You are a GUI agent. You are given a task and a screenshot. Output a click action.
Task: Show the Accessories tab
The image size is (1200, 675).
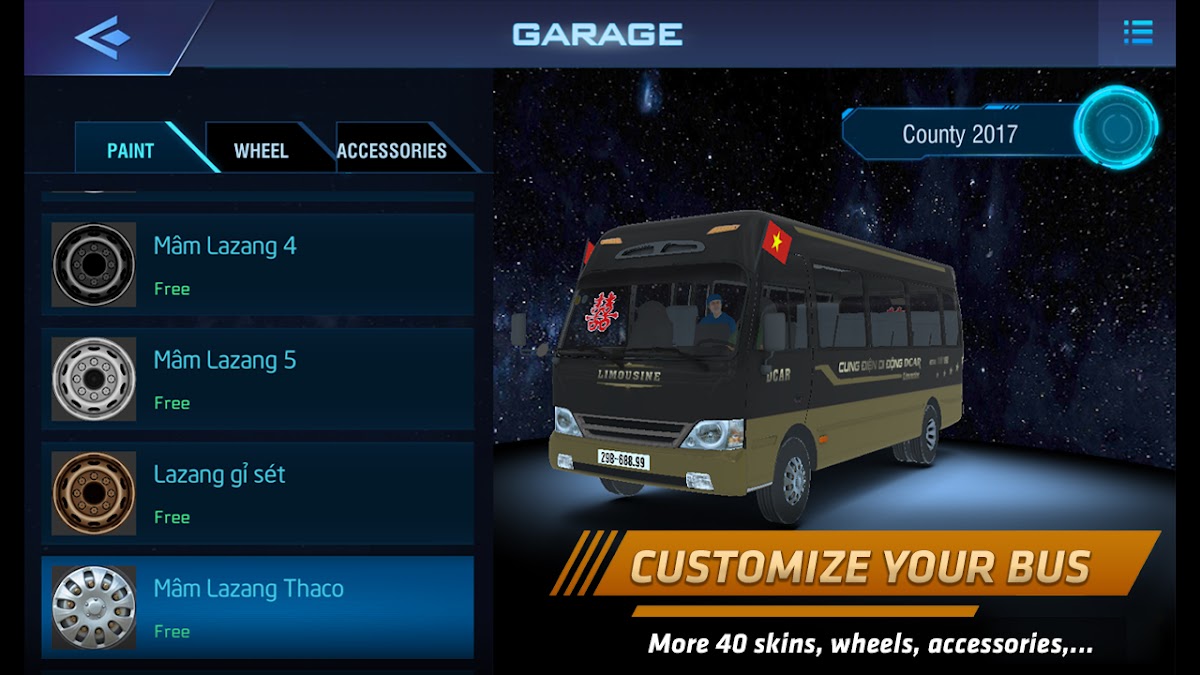tap(391, 151)
